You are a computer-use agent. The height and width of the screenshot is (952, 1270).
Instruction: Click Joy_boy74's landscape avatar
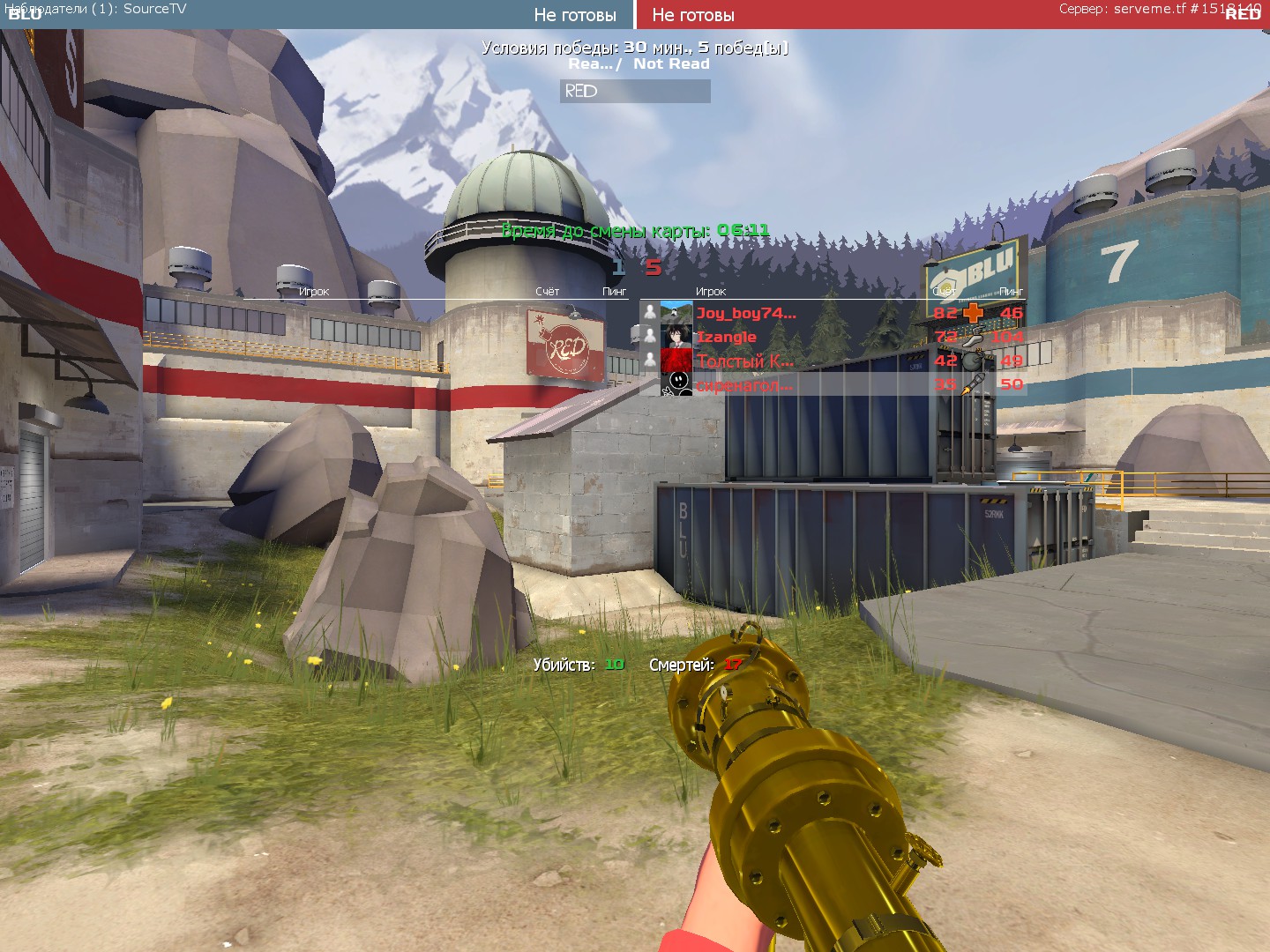[676, 313]
